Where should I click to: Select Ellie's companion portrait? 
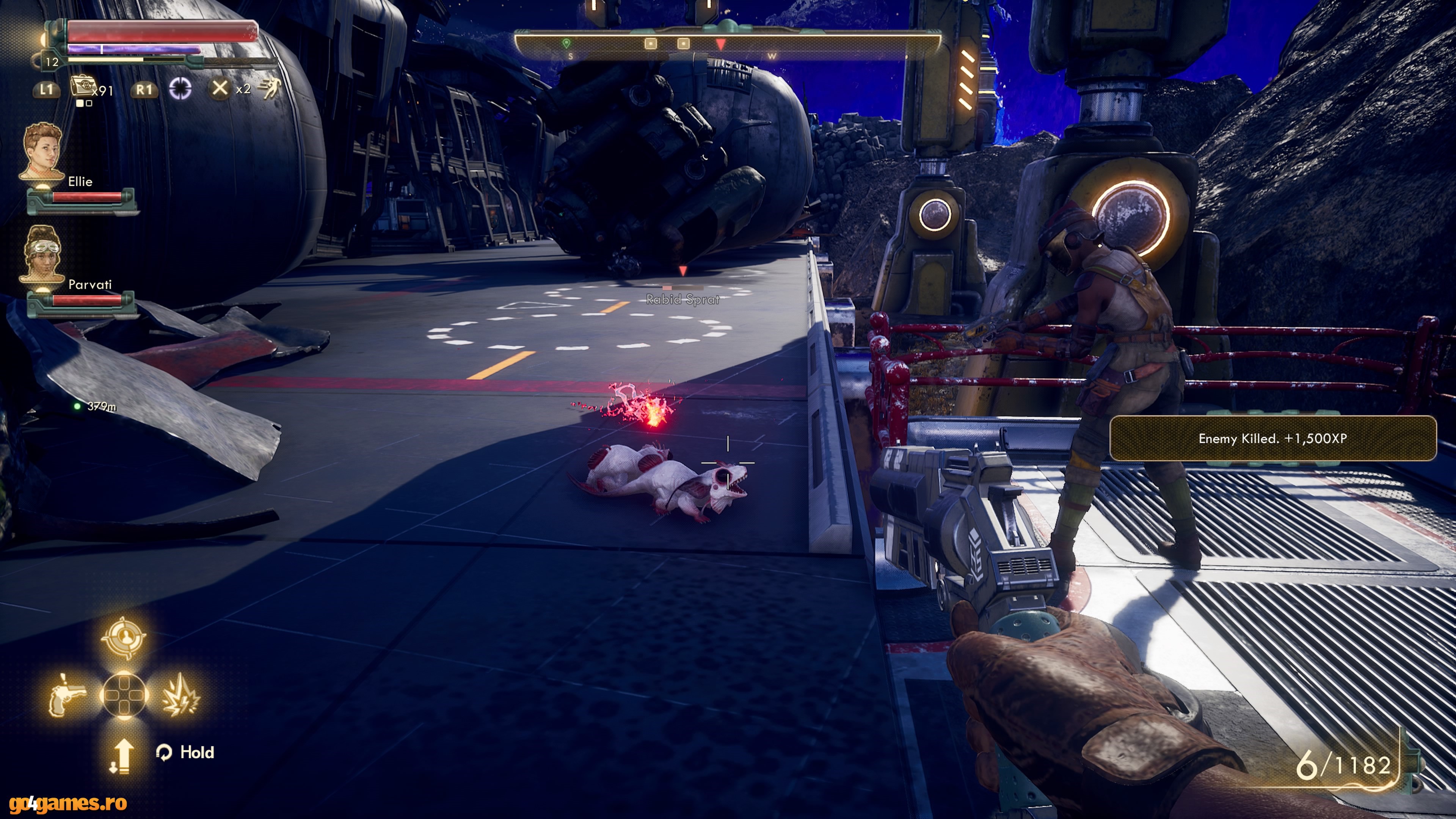point(42,152)
